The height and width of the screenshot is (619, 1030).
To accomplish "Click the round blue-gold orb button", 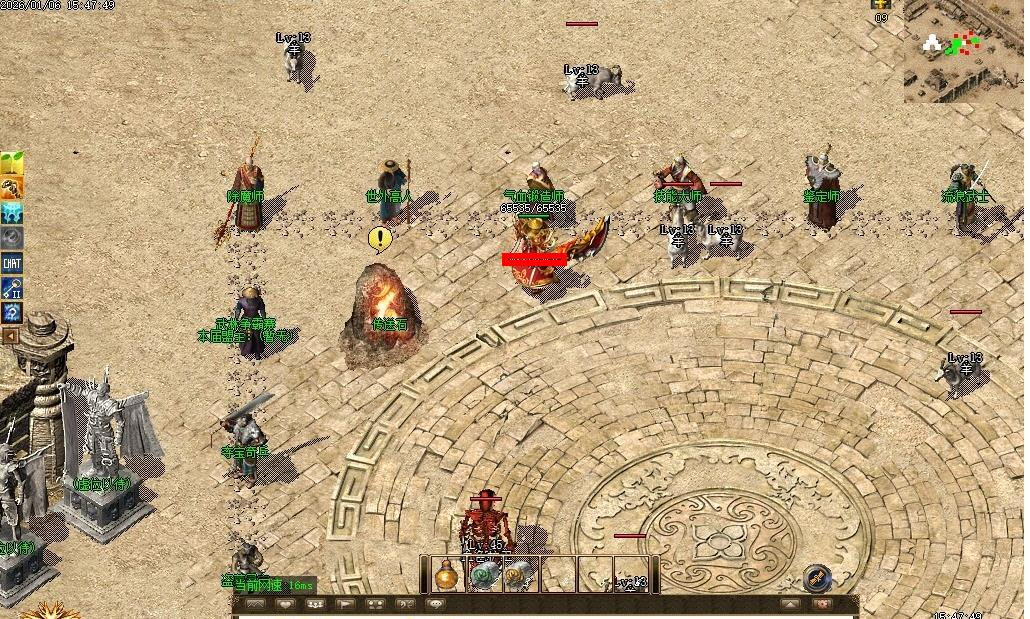I will (817, 577).
